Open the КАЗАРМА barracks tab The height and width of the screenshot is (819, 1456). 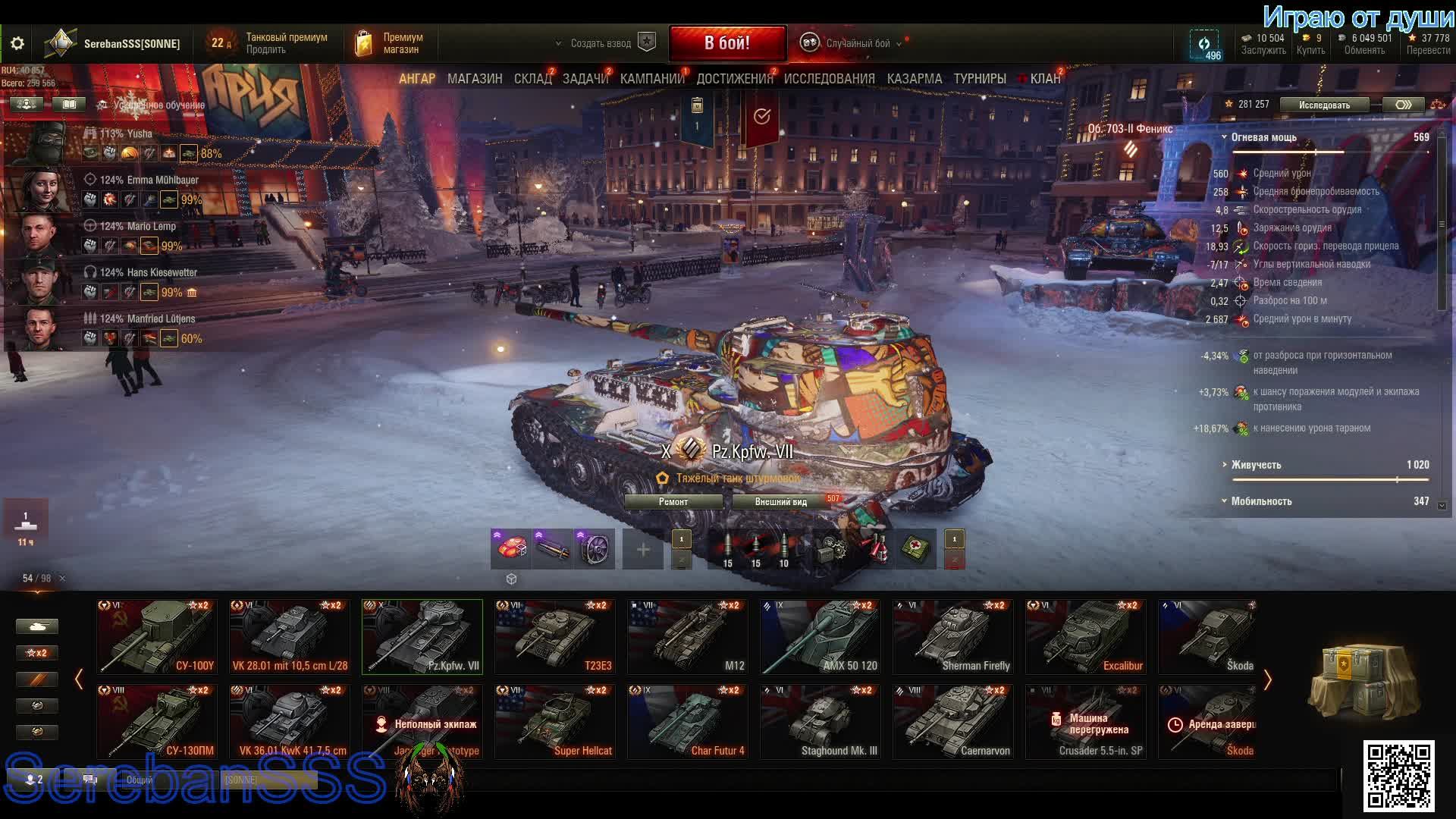tap(914, 79)
